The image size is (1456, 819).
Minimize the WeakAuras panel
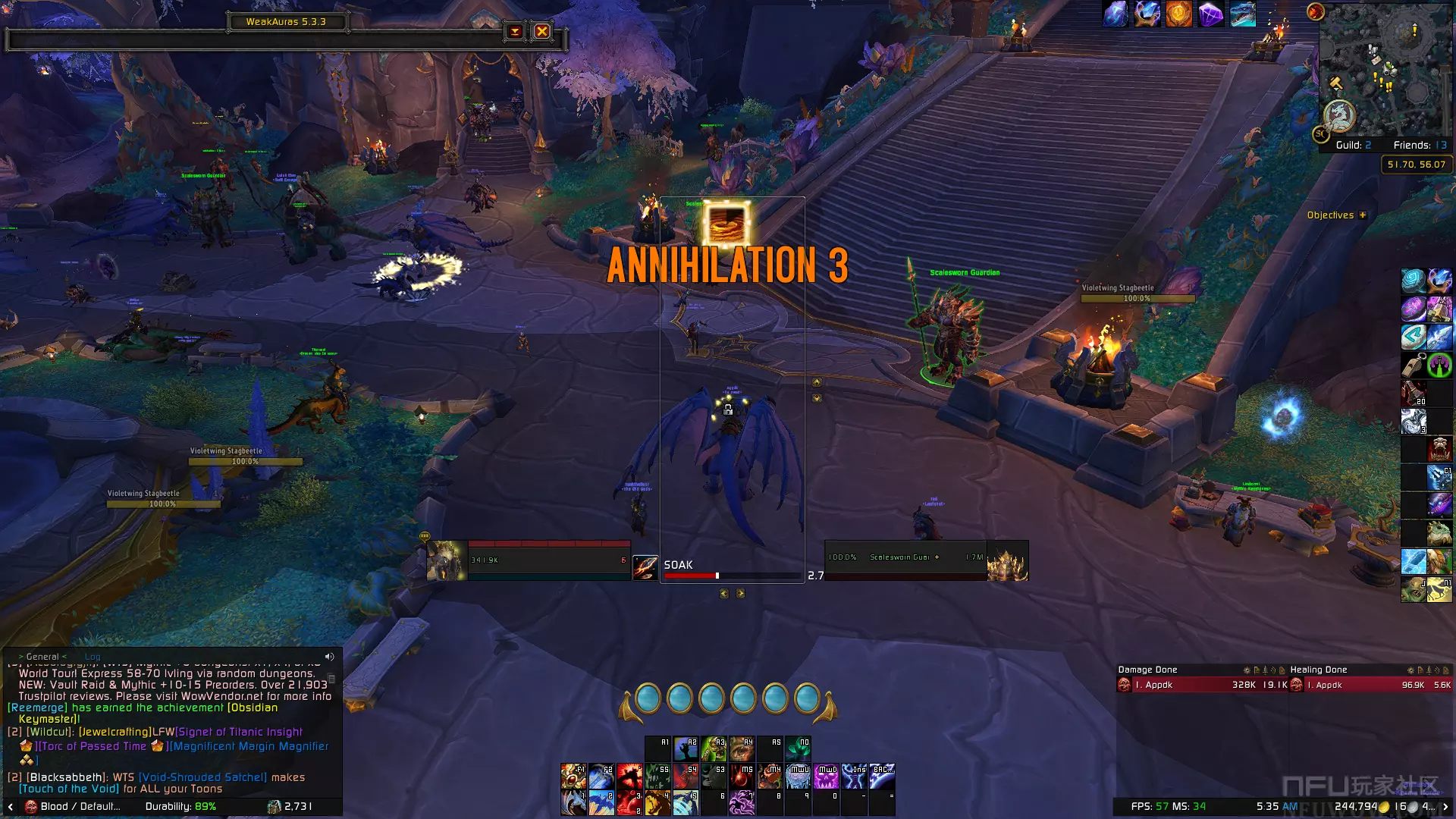pyautogui.click(x=515, y=31)
